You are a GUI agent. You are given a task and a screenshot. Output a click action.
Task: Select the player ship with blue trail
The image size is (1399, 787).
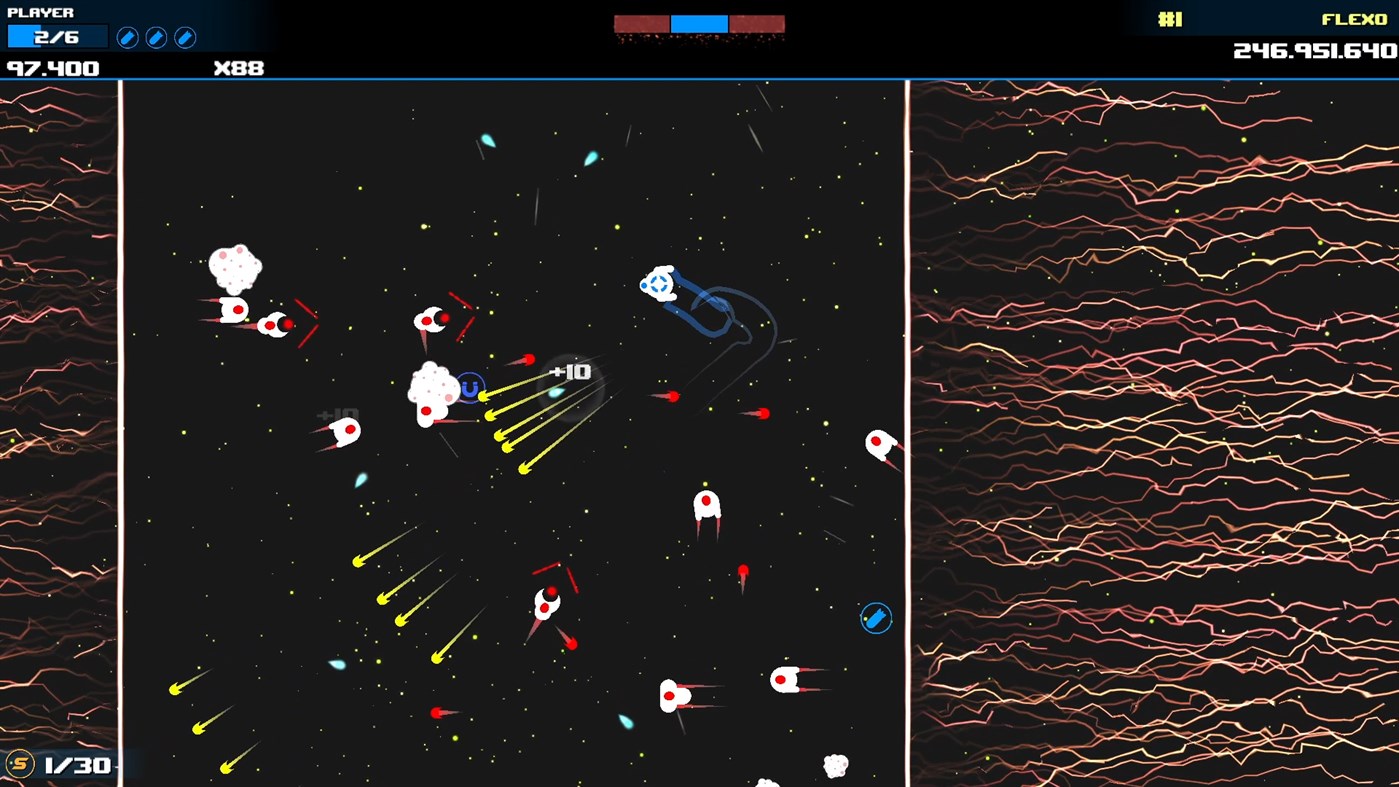[x=658, y=283]
